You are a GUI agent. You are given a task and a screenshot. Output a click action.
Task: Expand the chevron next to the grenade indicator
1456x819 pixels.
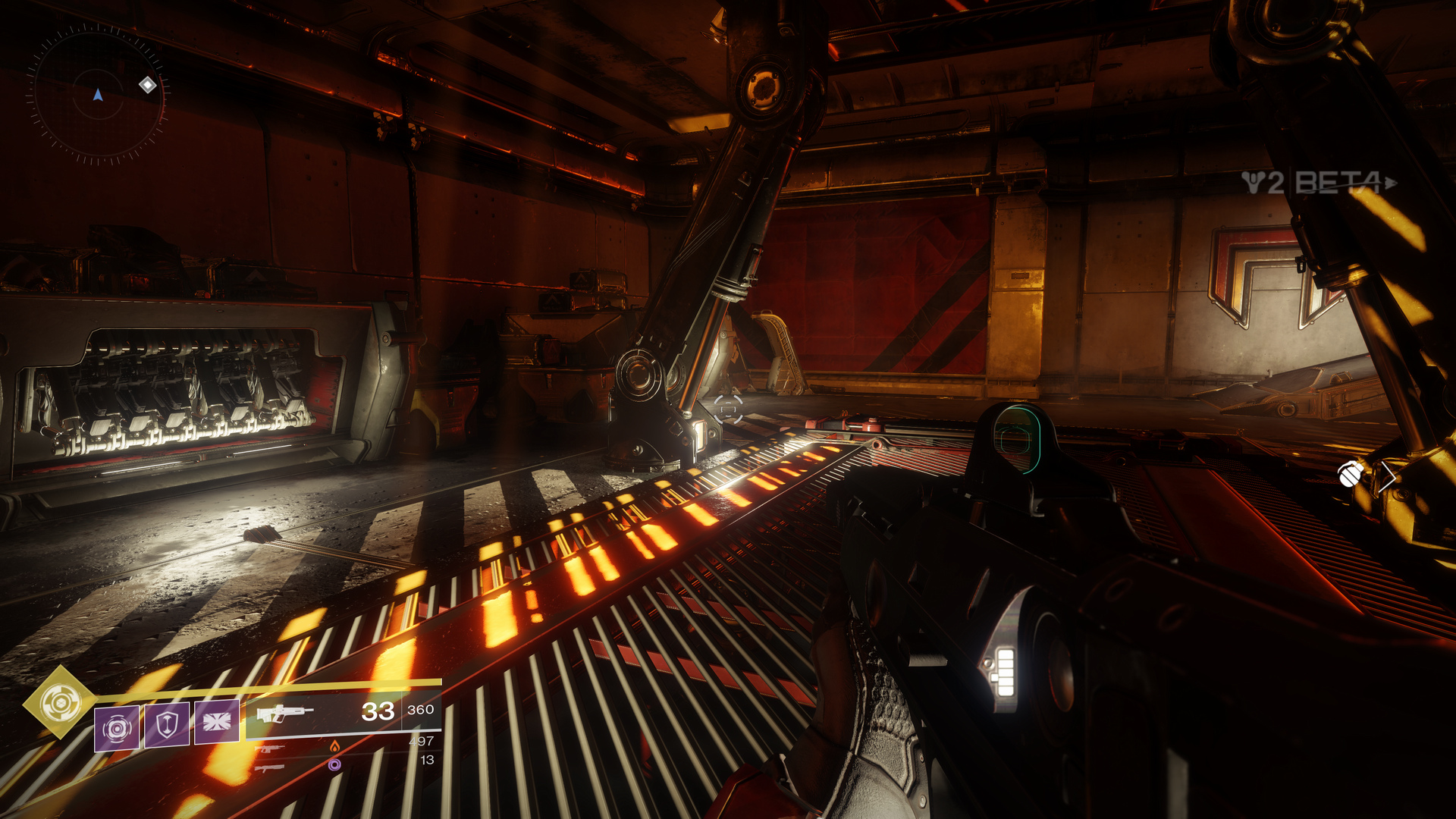click(x=1388, y=477)
